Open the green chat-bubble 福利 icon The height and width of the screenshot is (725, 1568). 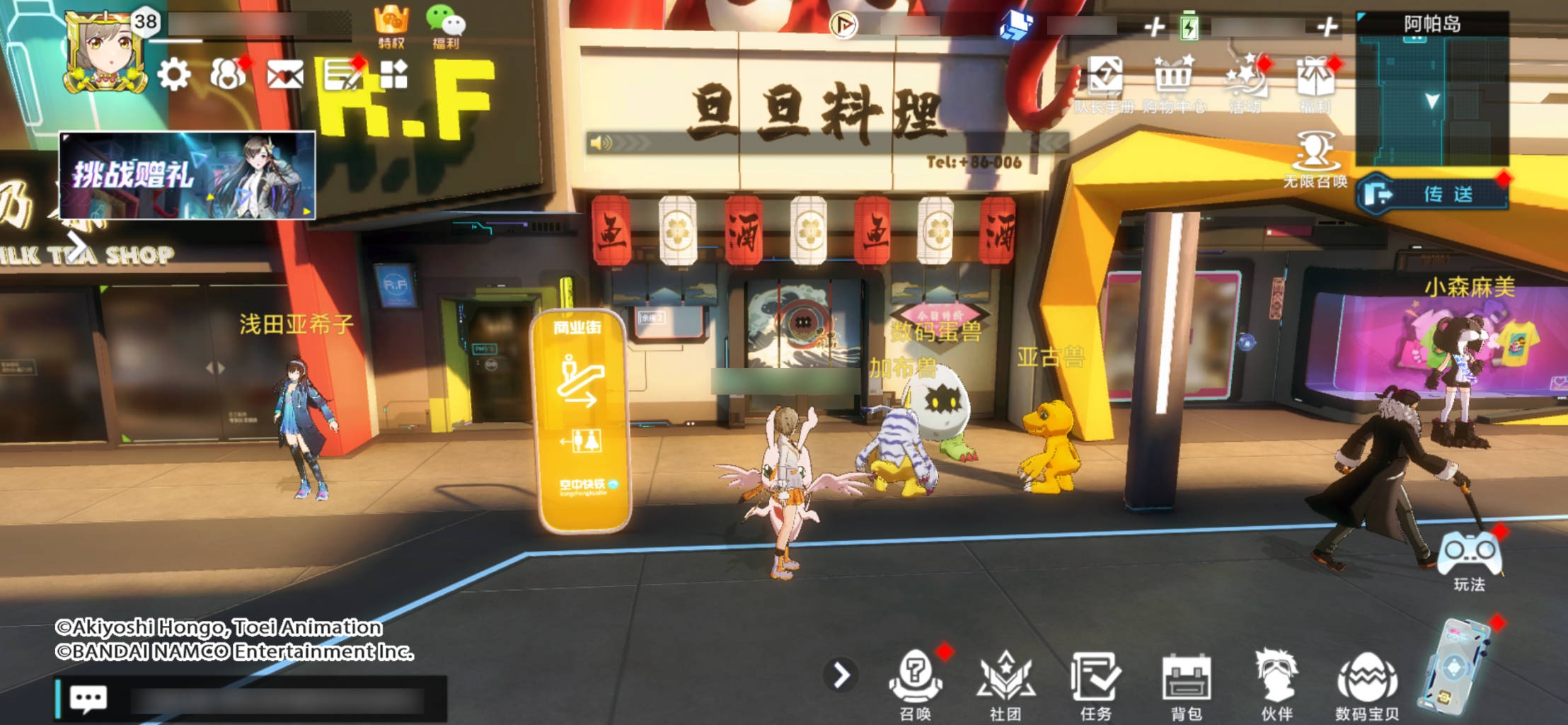coord(446,26)
